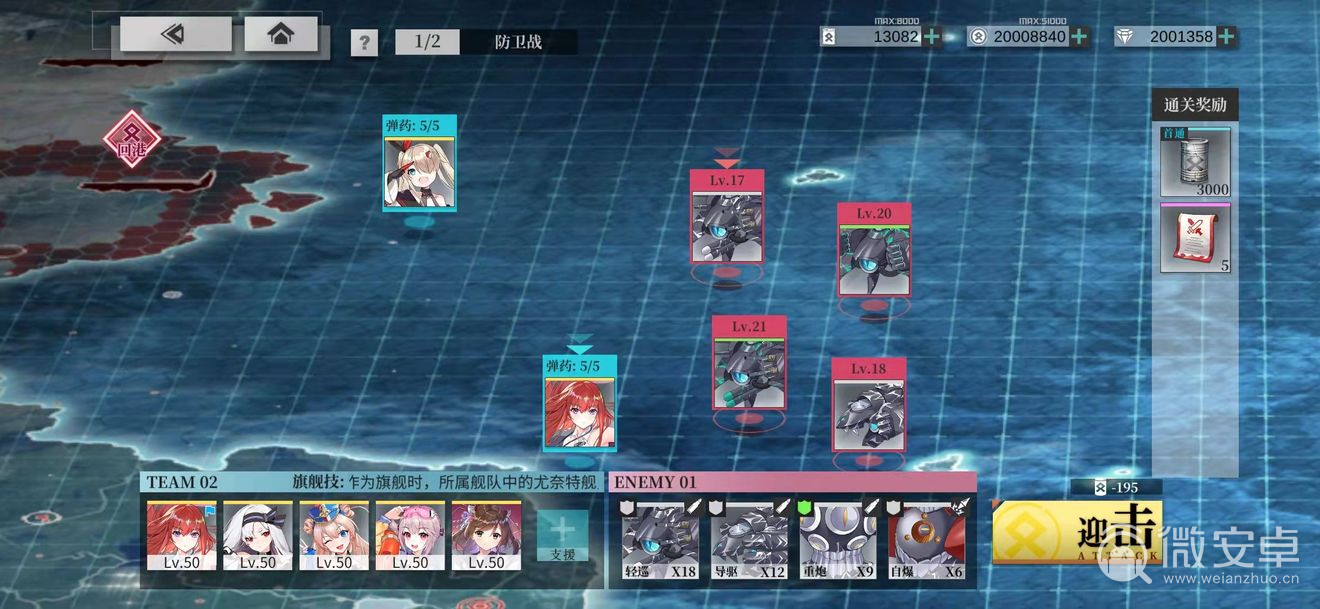The height and width of the screenshot is (609, 1320).
Task: View the first-clear 3000 reward item
Action: tap(1195, 162)
